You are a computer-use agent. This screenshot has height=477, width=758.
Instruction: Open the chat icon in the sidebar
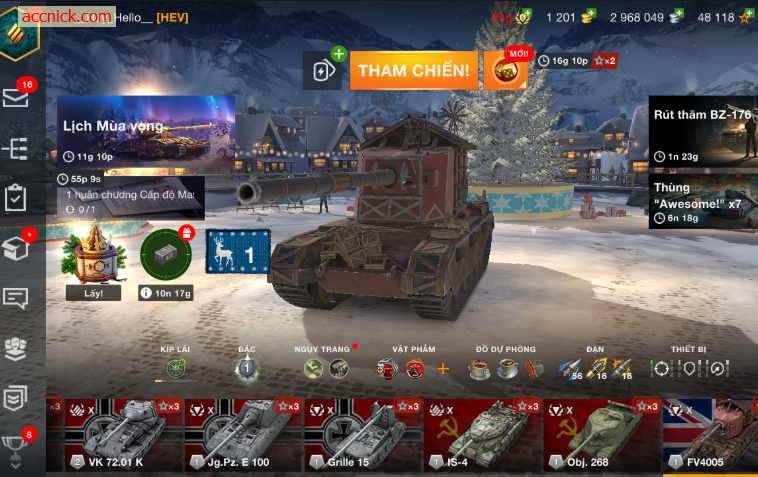[16, 298]
